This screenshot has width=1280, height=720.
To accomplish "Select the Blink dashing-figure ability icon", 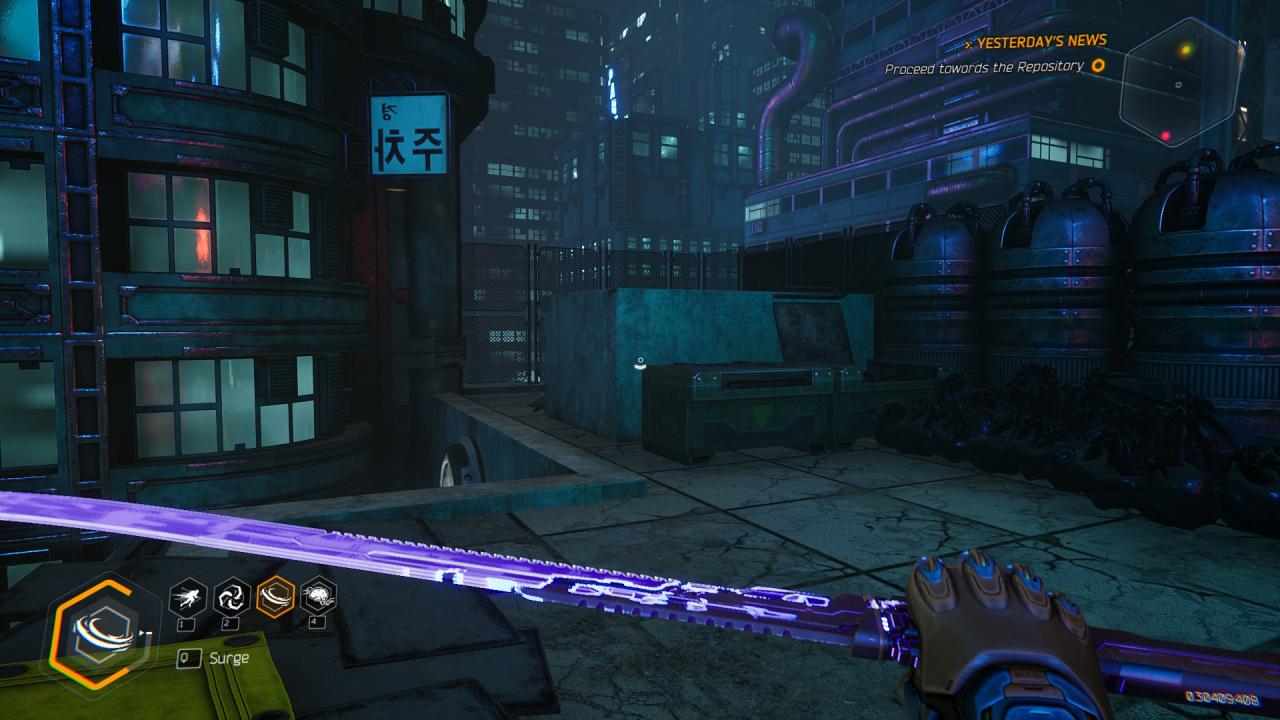I will (188, 597).
